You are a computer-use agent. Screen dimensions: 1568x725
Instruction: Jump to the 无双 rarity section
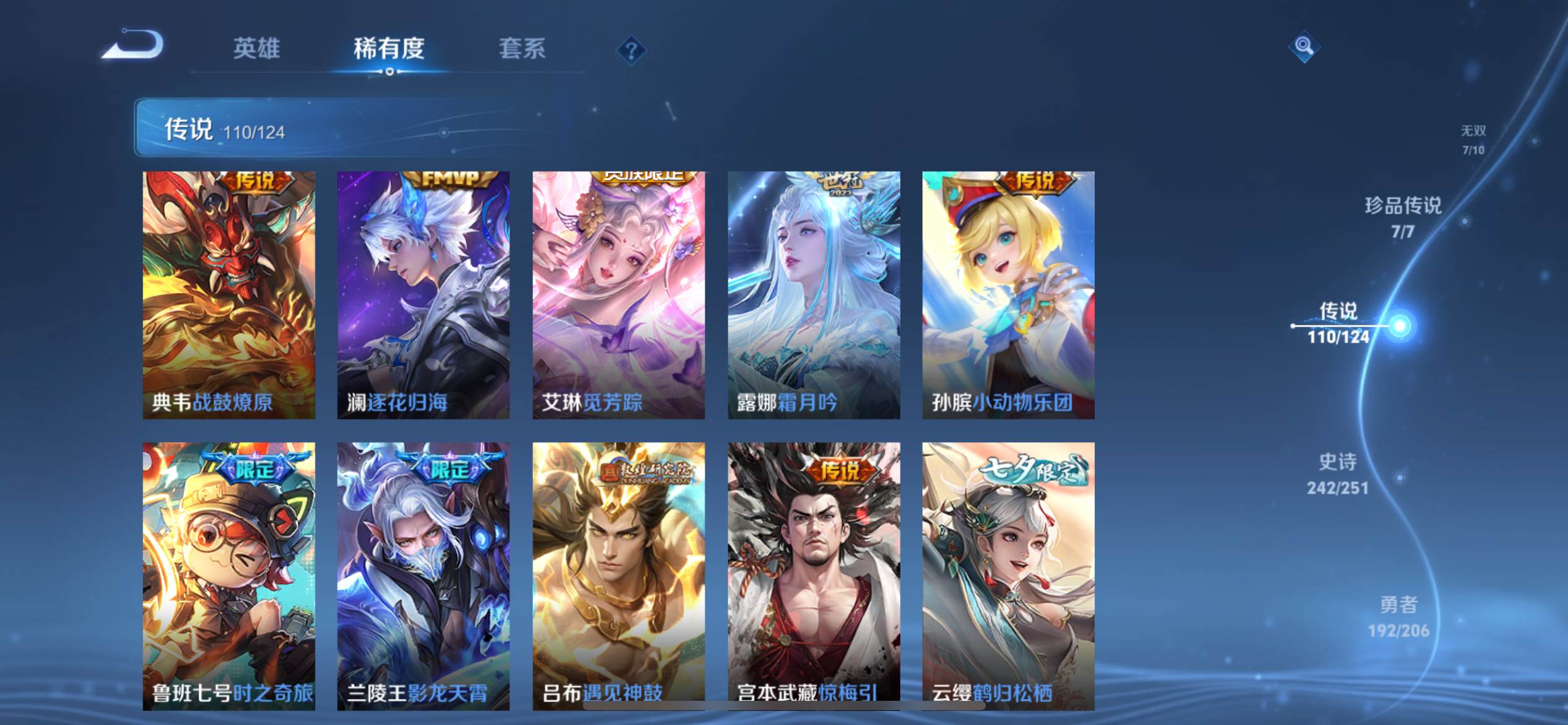point(1473,139)
